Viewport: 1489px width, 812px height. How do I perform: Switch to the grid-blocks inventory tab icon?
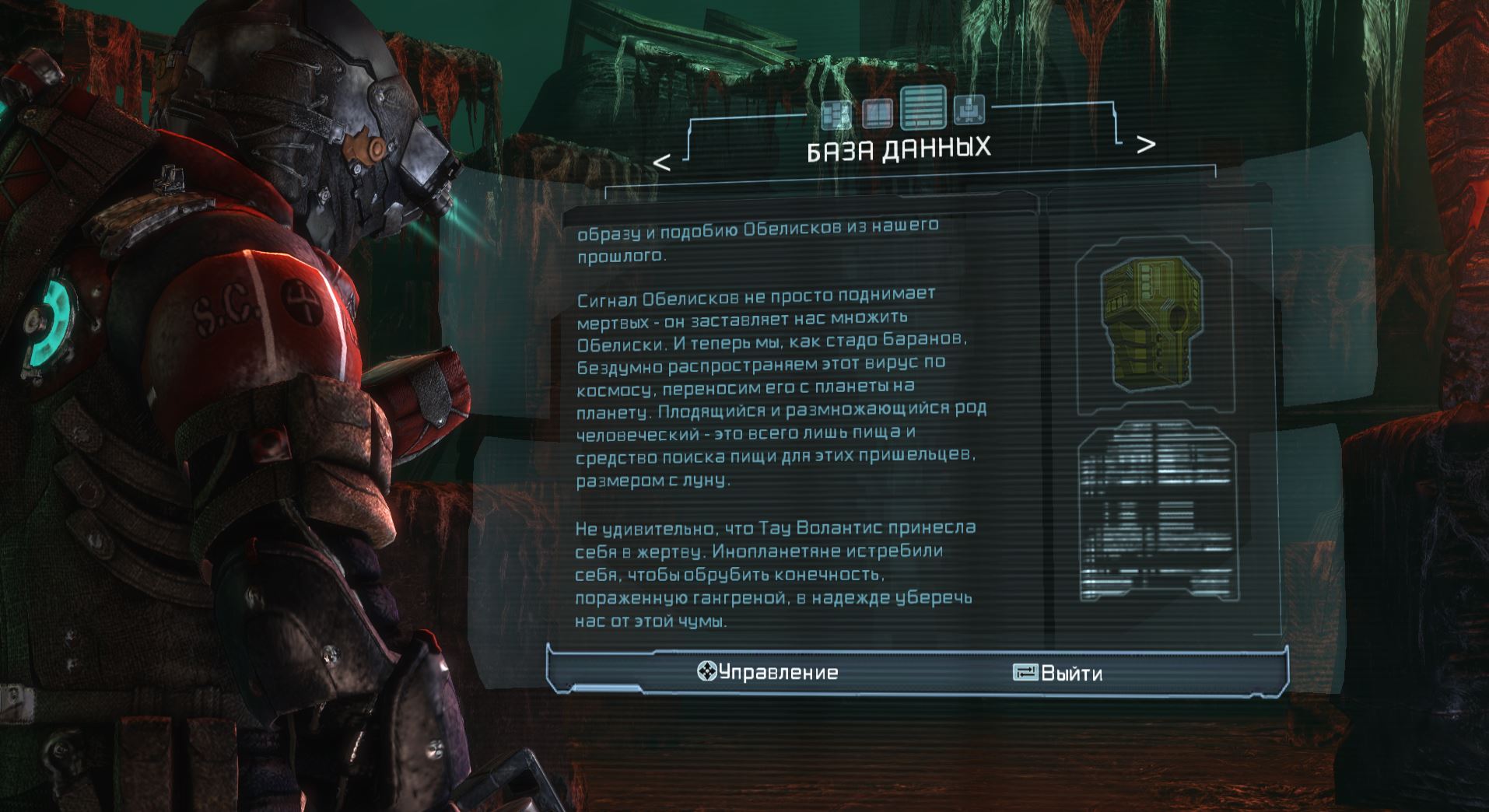point(837,115)
